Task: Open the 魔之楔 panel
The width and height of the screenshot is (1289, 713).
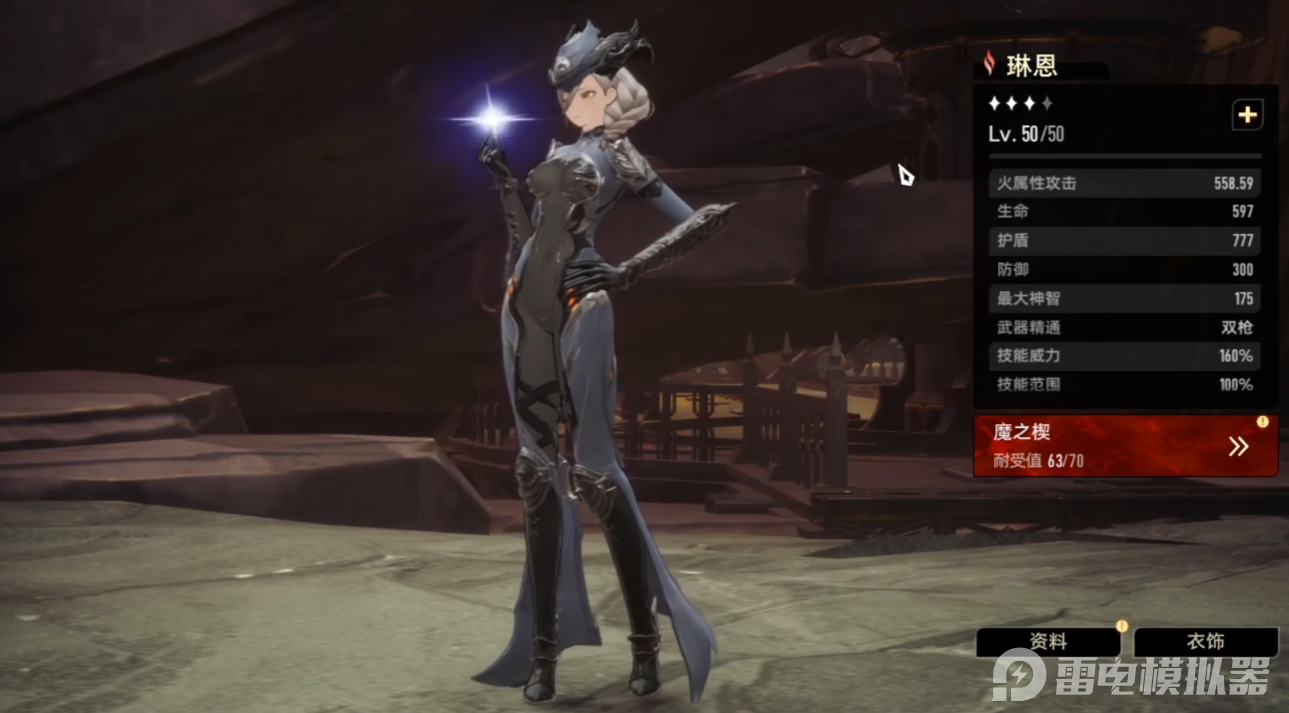Action: pyautogui.click(x=1125, y=446)
